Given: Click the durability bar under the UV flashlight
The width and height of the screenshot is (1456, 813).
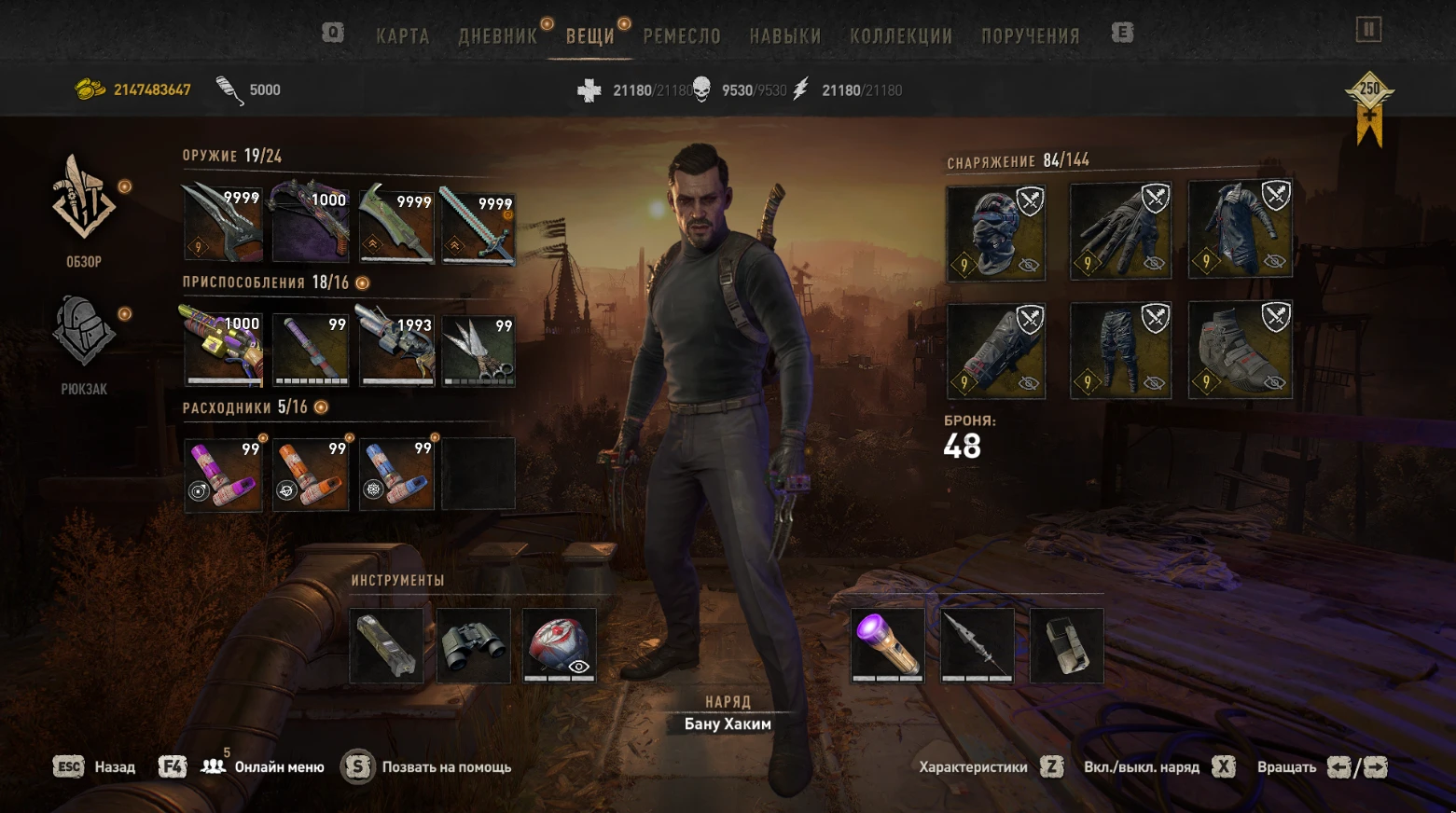Looking at the screenshot, I should click(x=887, y=678).
